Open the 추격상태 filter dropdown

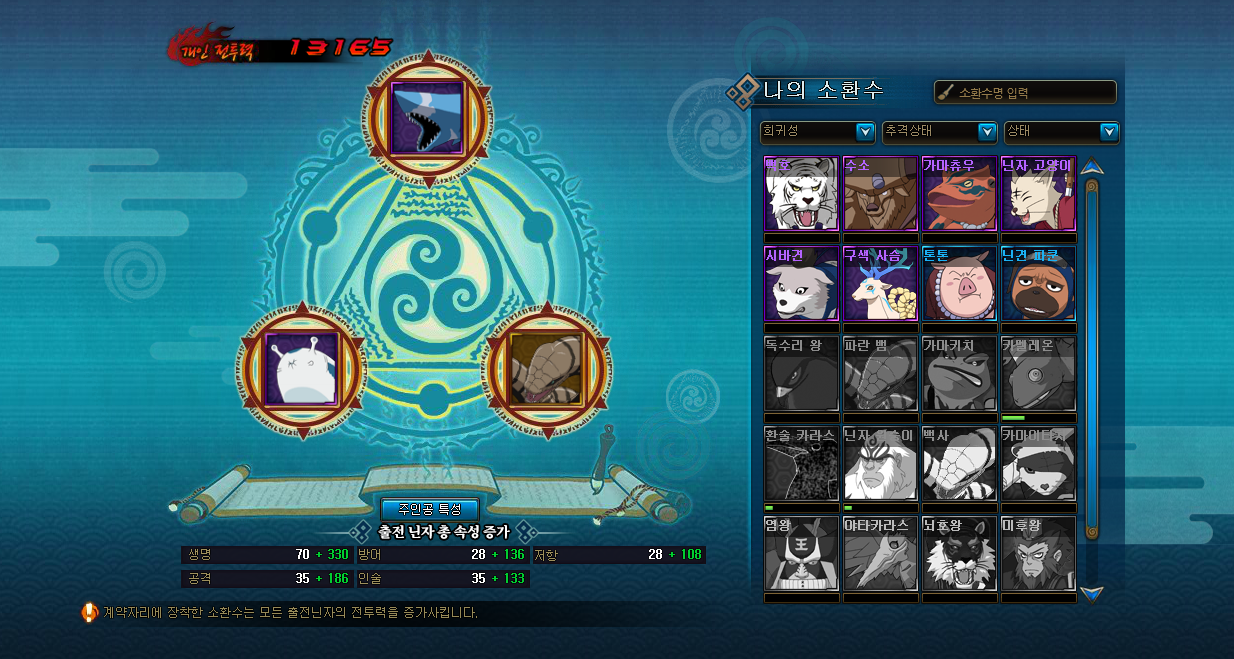tap(939, 131)
